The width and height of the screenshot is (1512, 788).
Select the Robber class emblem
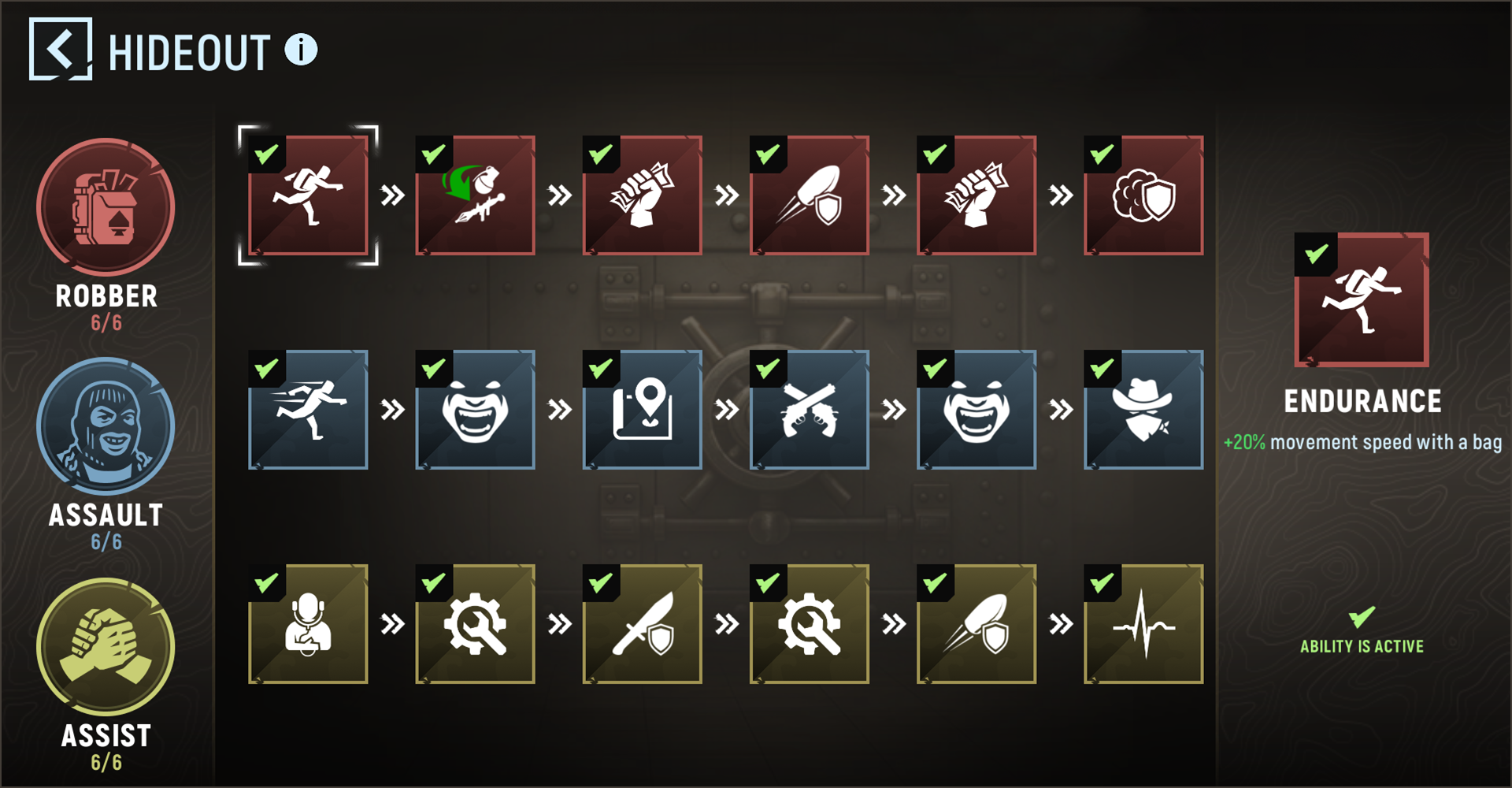pos(106,207)
